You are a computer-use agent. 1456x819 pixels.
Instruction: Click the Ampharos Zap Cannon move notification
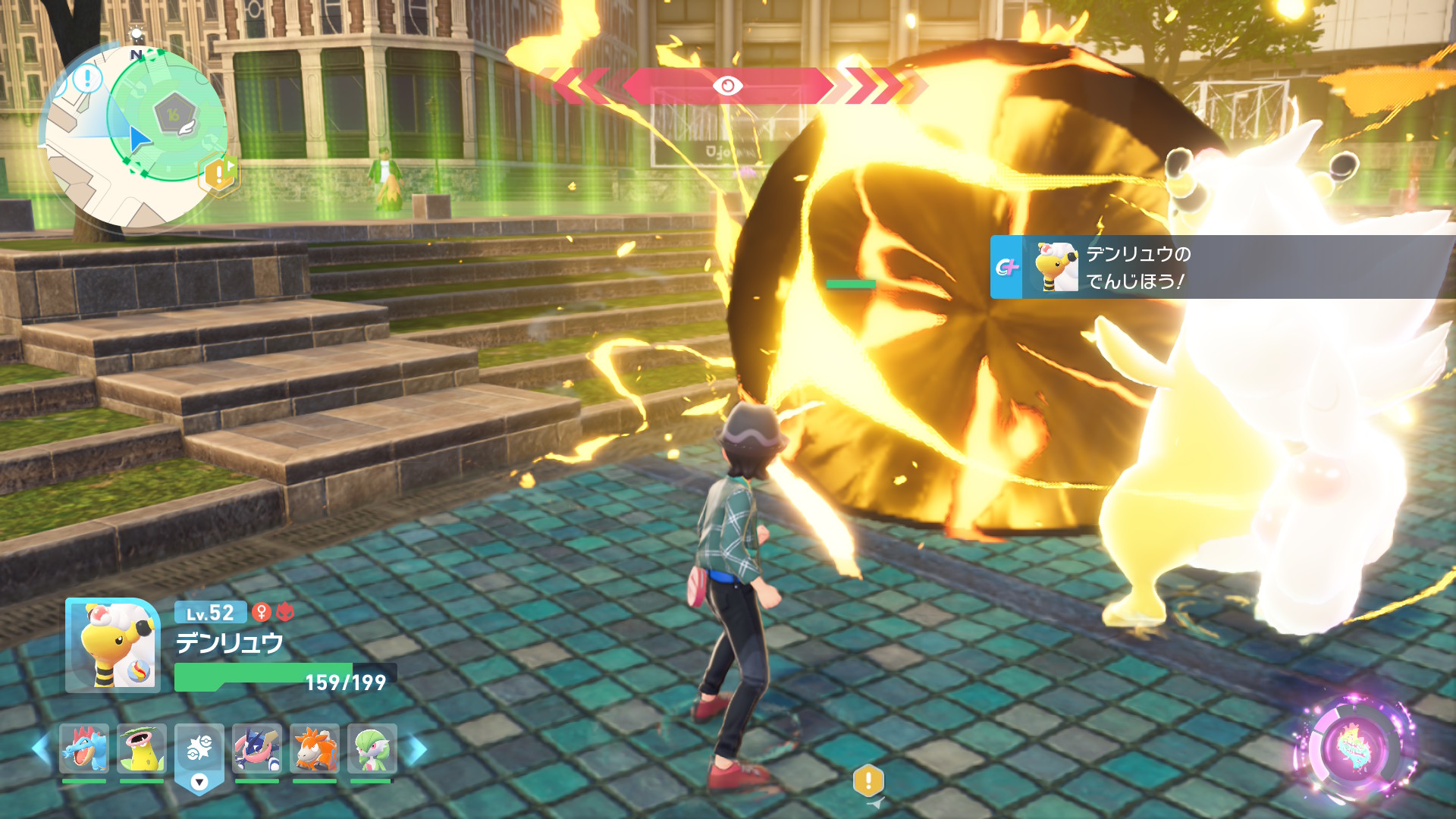pos(1221,267)
